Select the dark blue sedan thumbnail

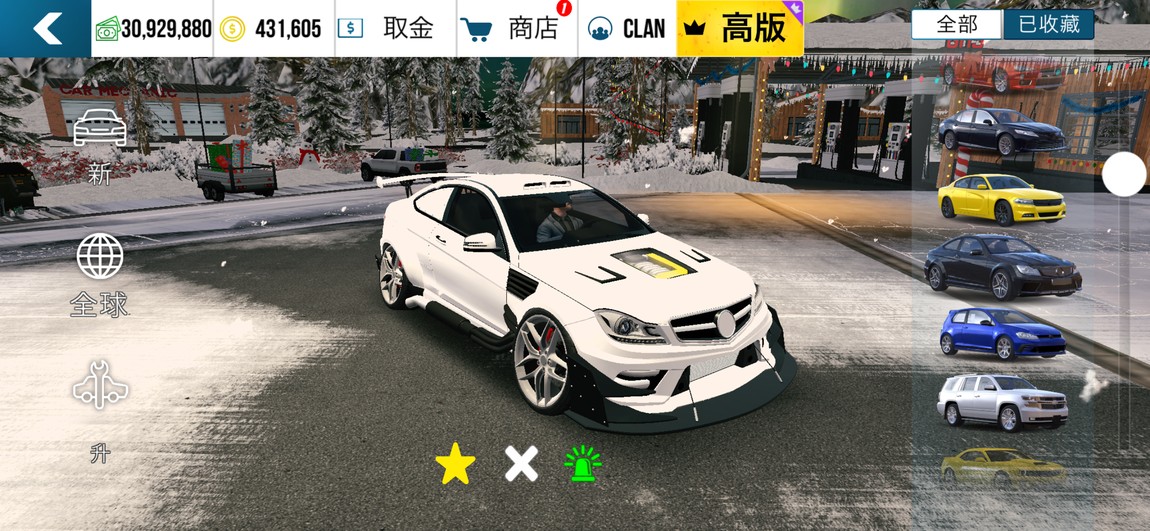[1002, 130]
